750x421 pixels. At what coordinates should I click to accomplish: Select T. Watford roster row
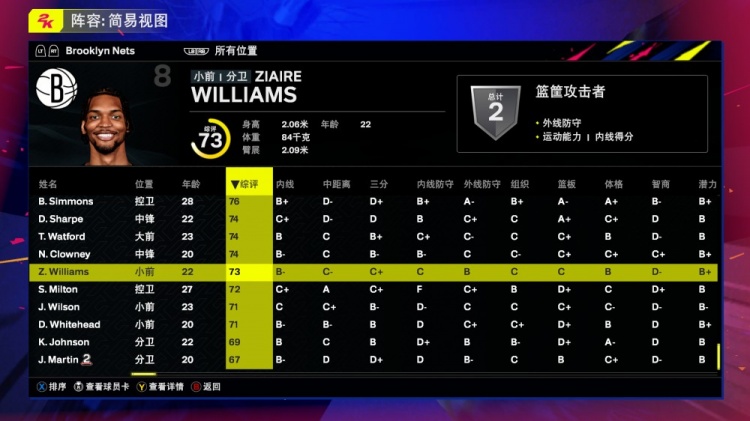[63, 237]
